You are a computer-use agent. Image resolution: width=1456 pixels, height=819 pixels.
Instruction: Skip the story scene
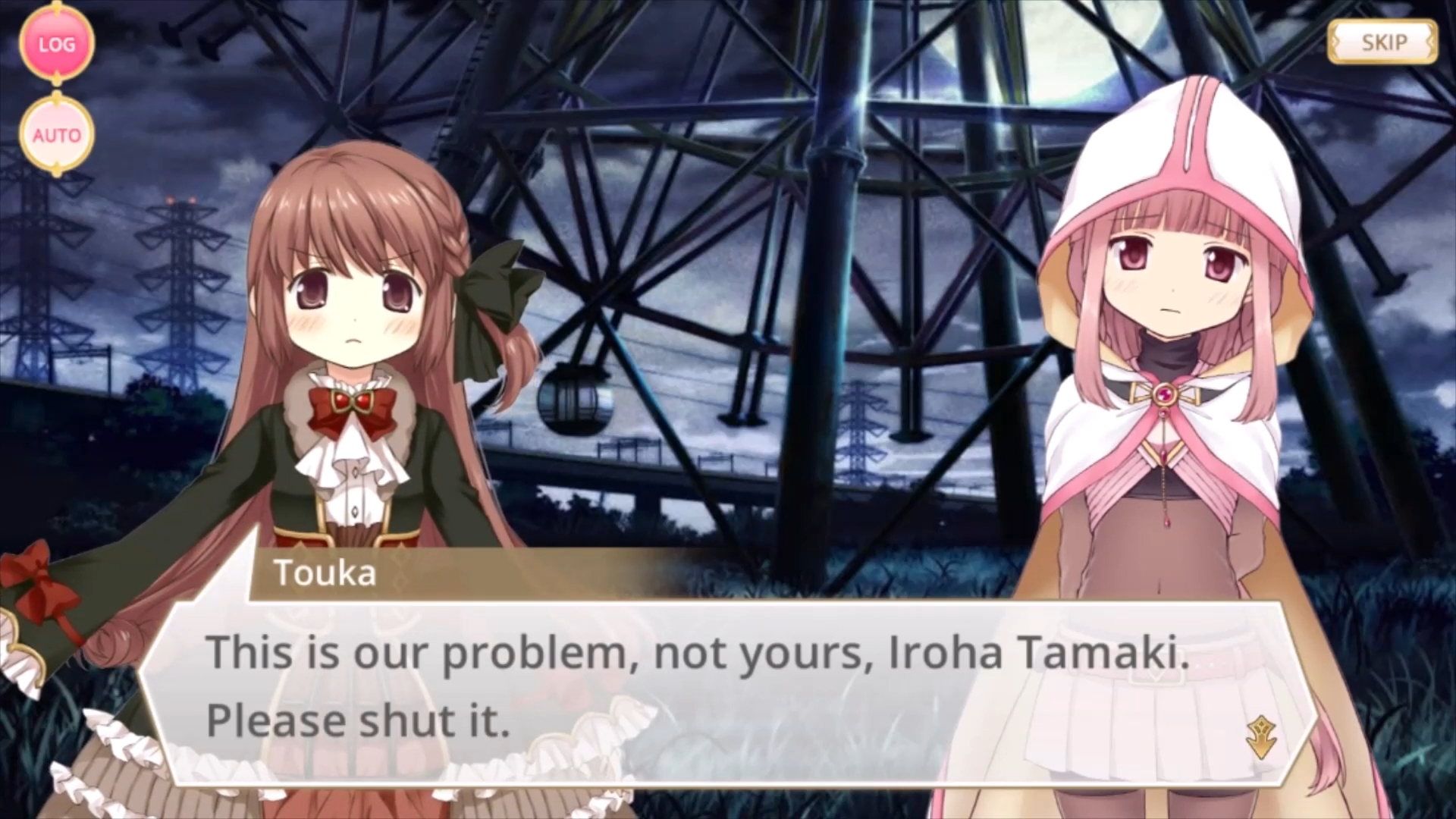coord(1382,42)
